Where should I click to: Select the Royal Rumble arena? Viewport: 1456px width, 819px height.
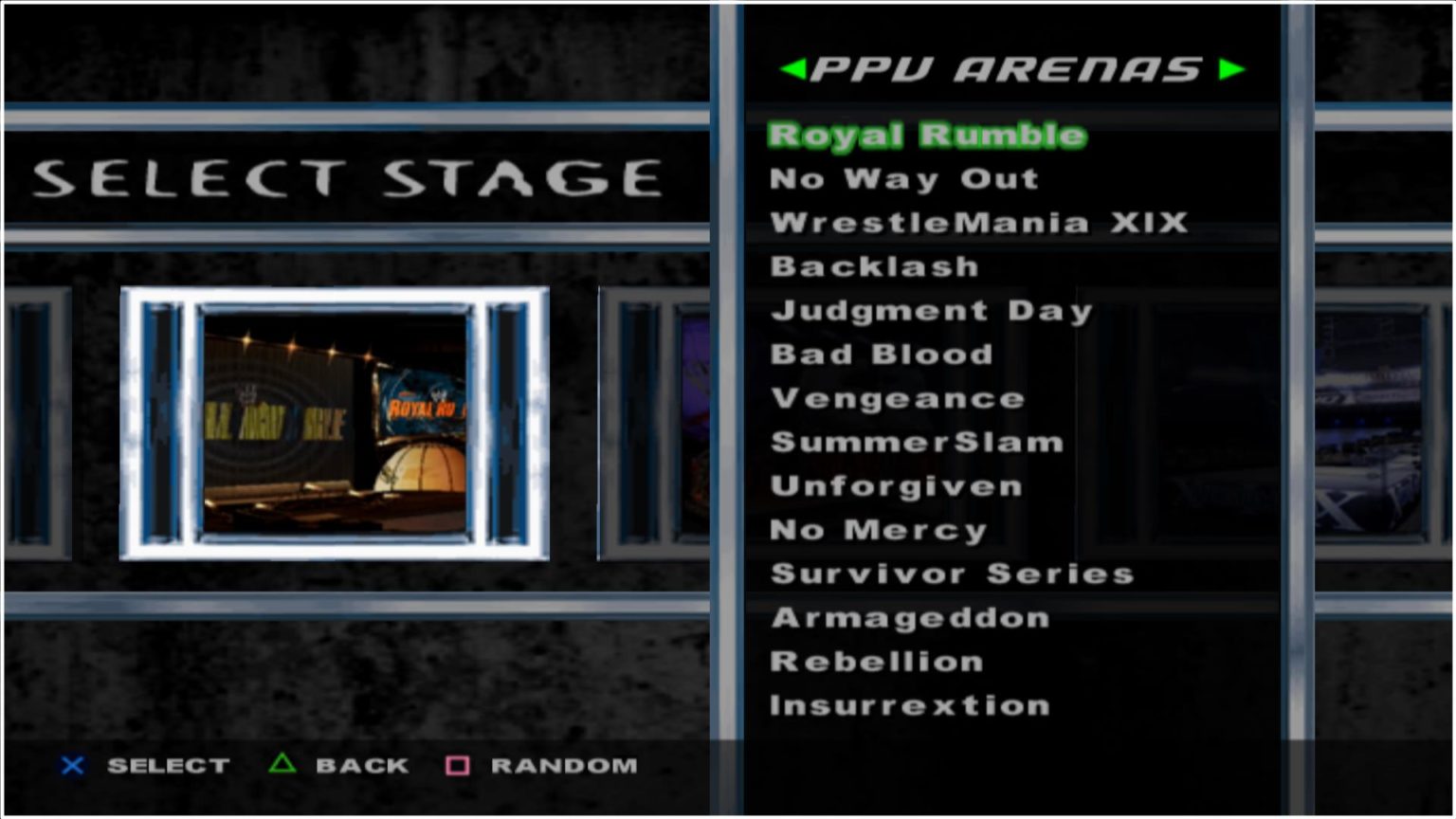point(924,135)
